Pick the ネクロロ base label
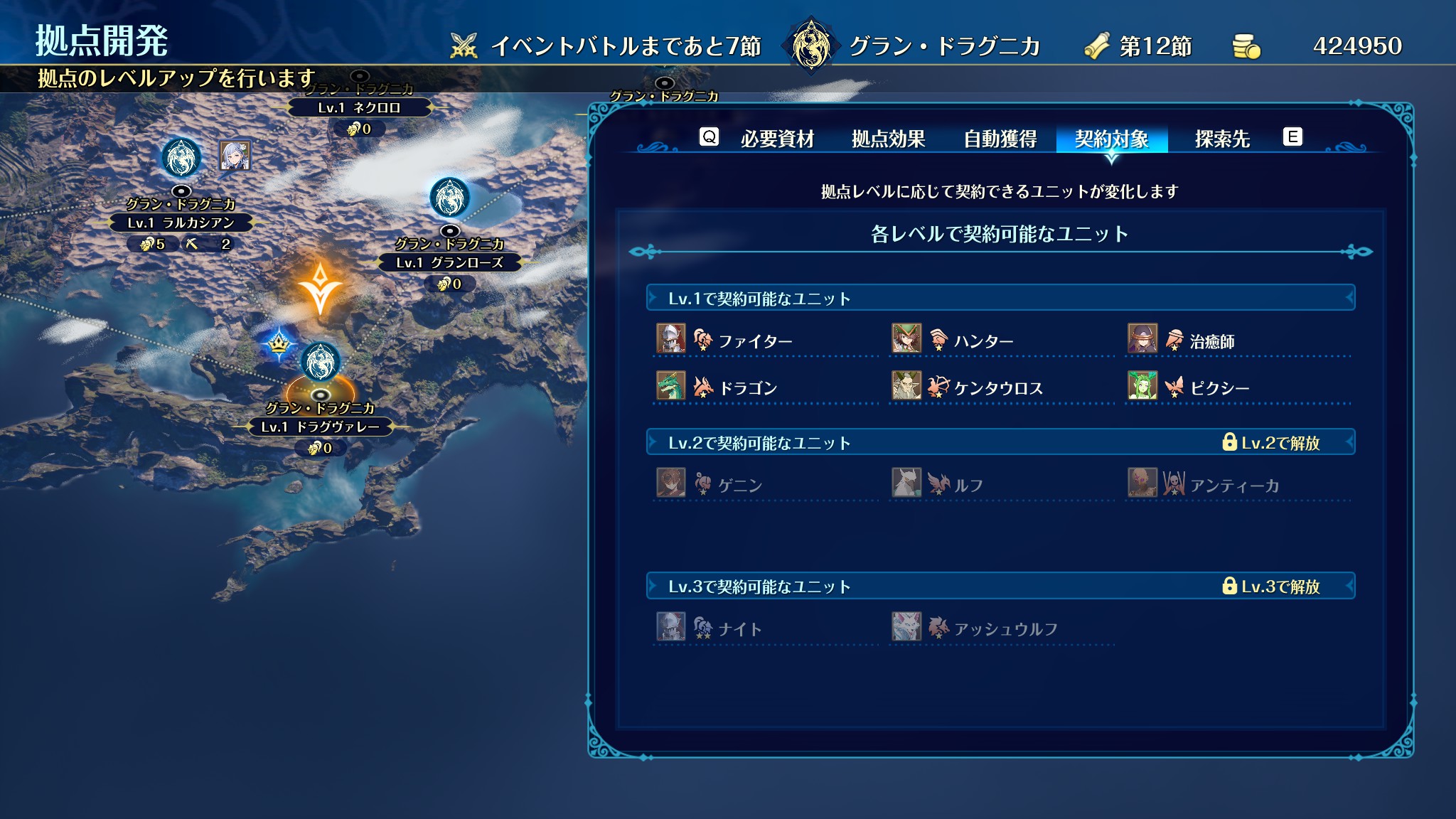The image size is (1456, 819). coord(359,107)
